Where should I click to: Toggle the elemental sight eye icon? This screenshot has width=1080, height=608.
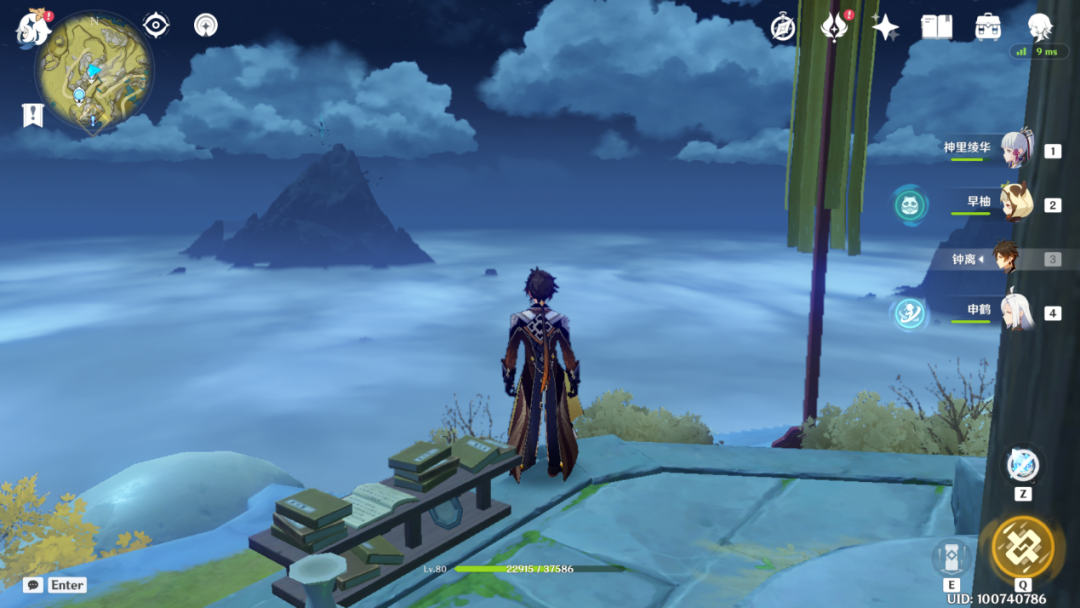pyautogui.click(x=156, y=25)
